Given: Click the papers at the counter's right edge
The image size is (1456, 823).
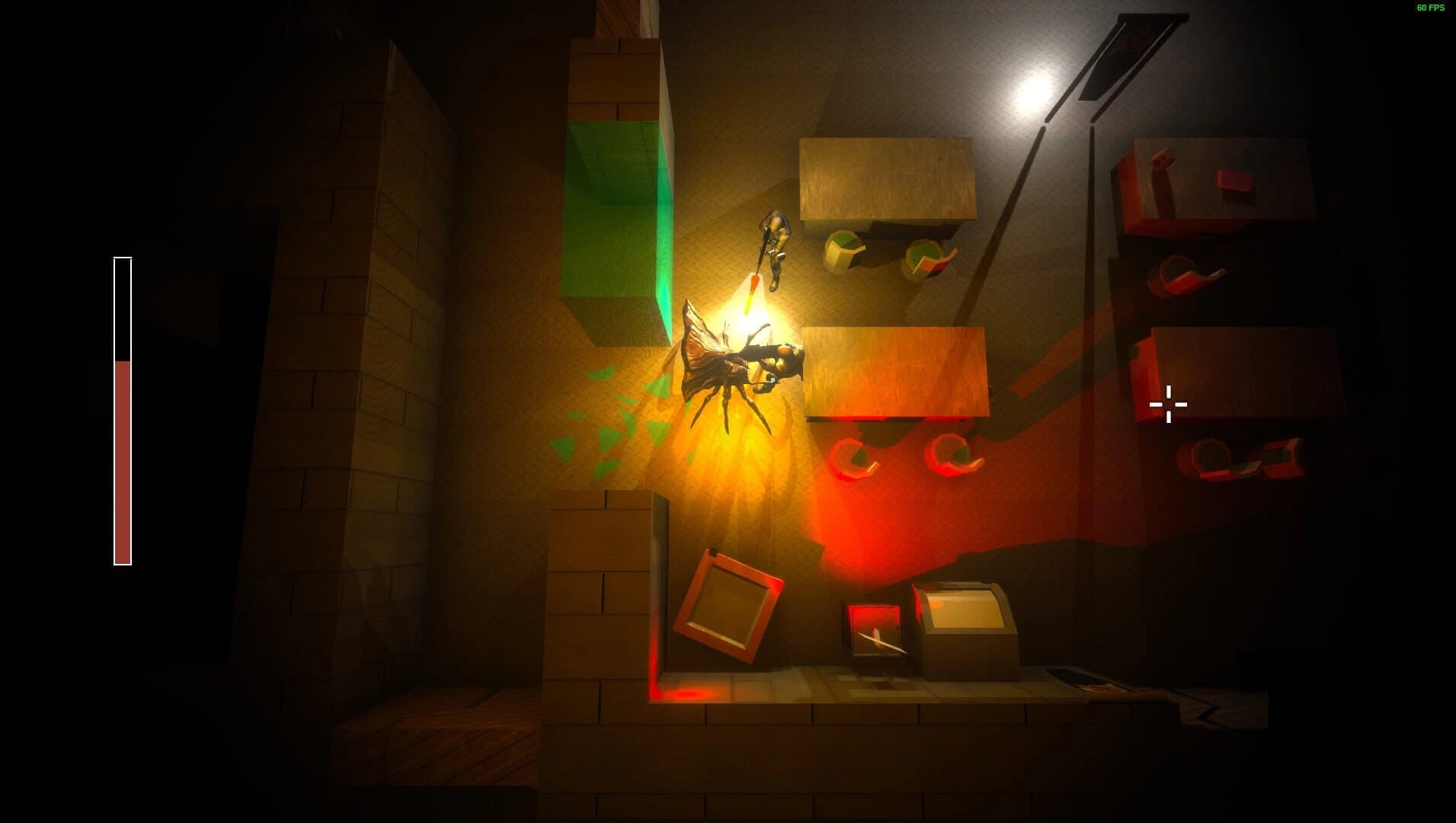Looking at the screenshot, I should coord(1105,686).
